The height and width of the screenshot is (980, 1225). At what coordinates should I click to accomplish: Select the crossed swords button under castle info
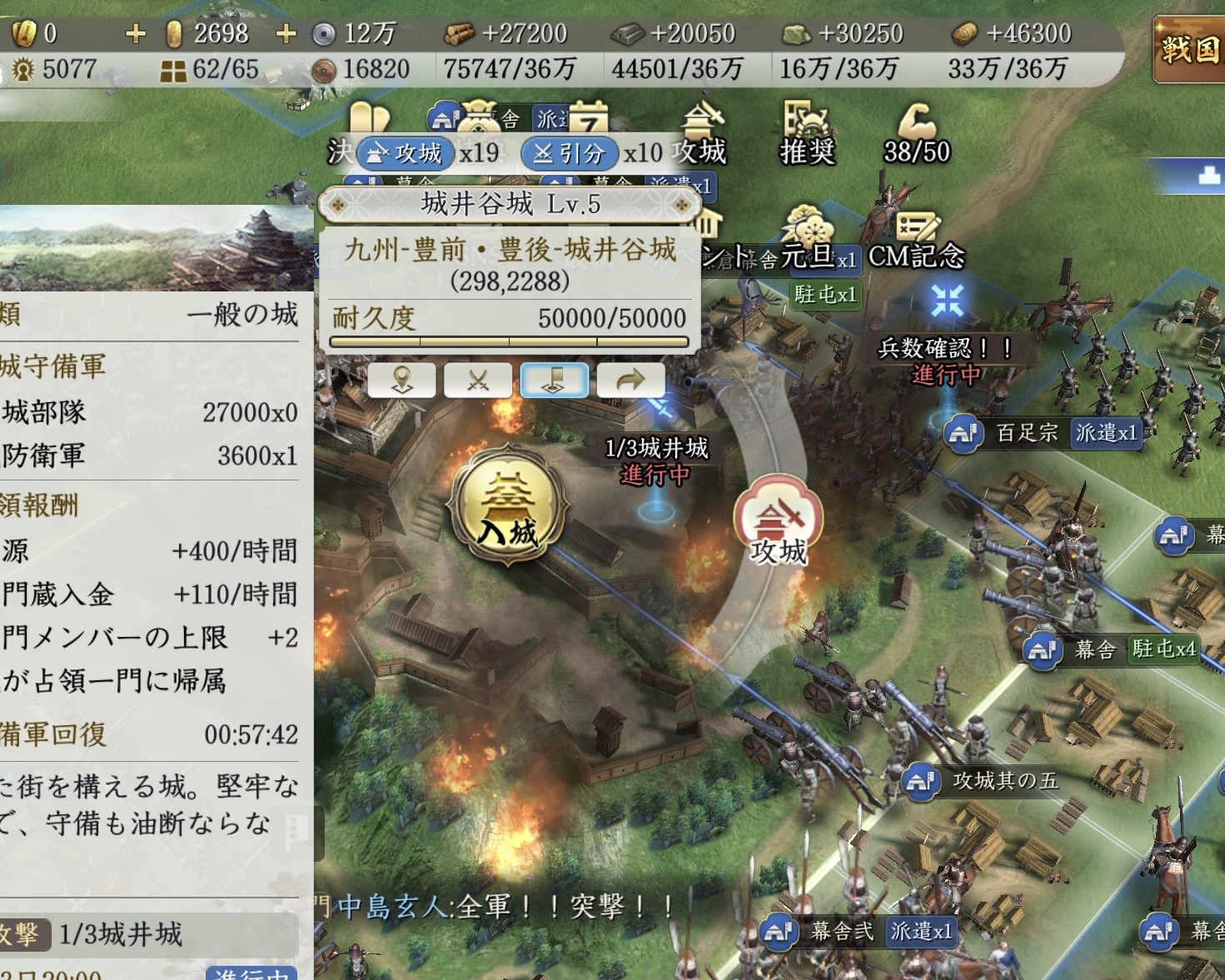coord(478,381)
